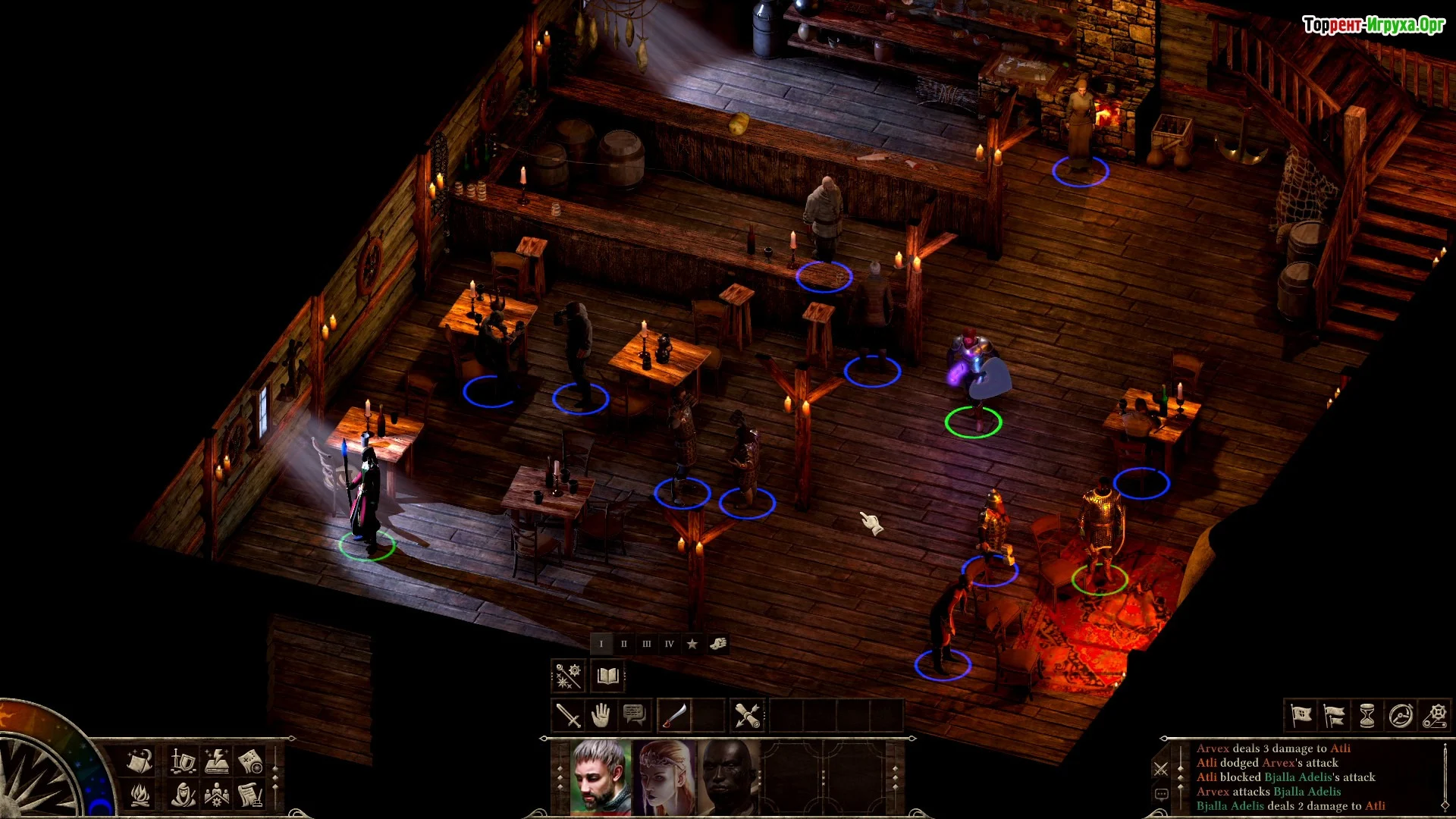Click the hourglass speed button

pos(1367,715)
